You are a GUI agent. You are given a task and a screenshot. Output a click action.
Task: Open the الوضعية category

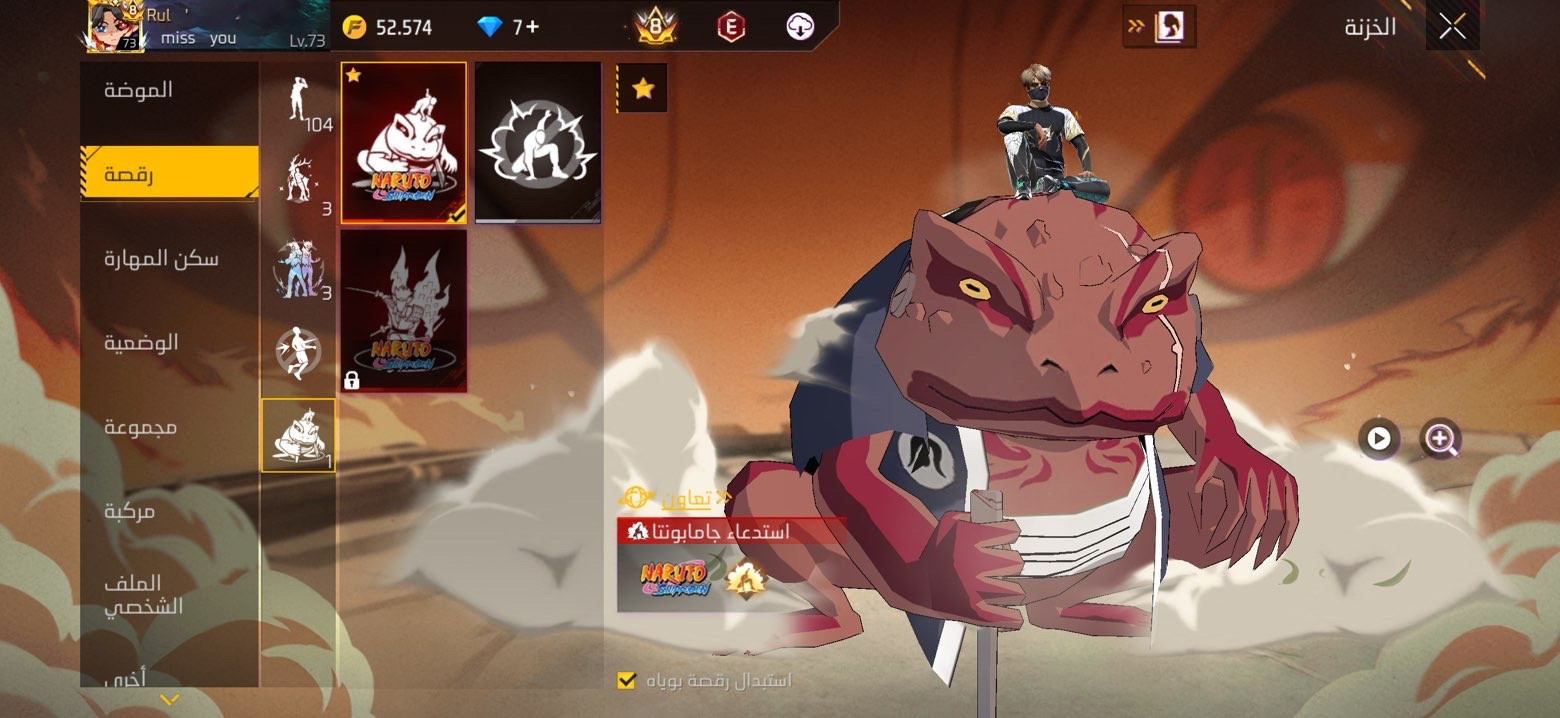coord(142,343)
